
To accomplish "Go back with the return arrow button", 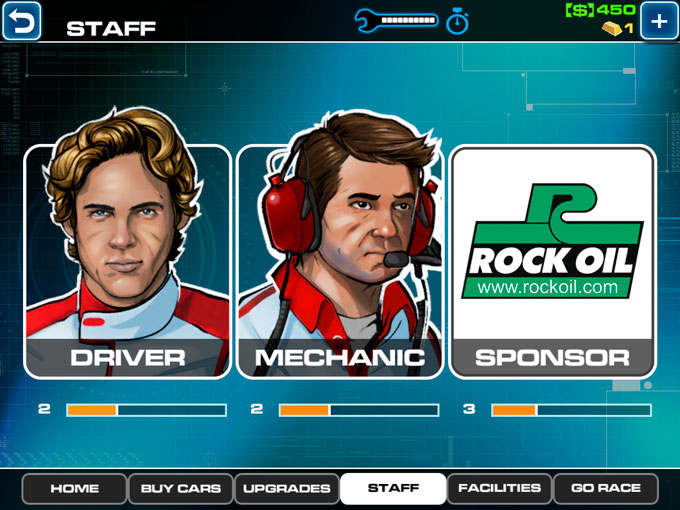I will coord(21,21).
